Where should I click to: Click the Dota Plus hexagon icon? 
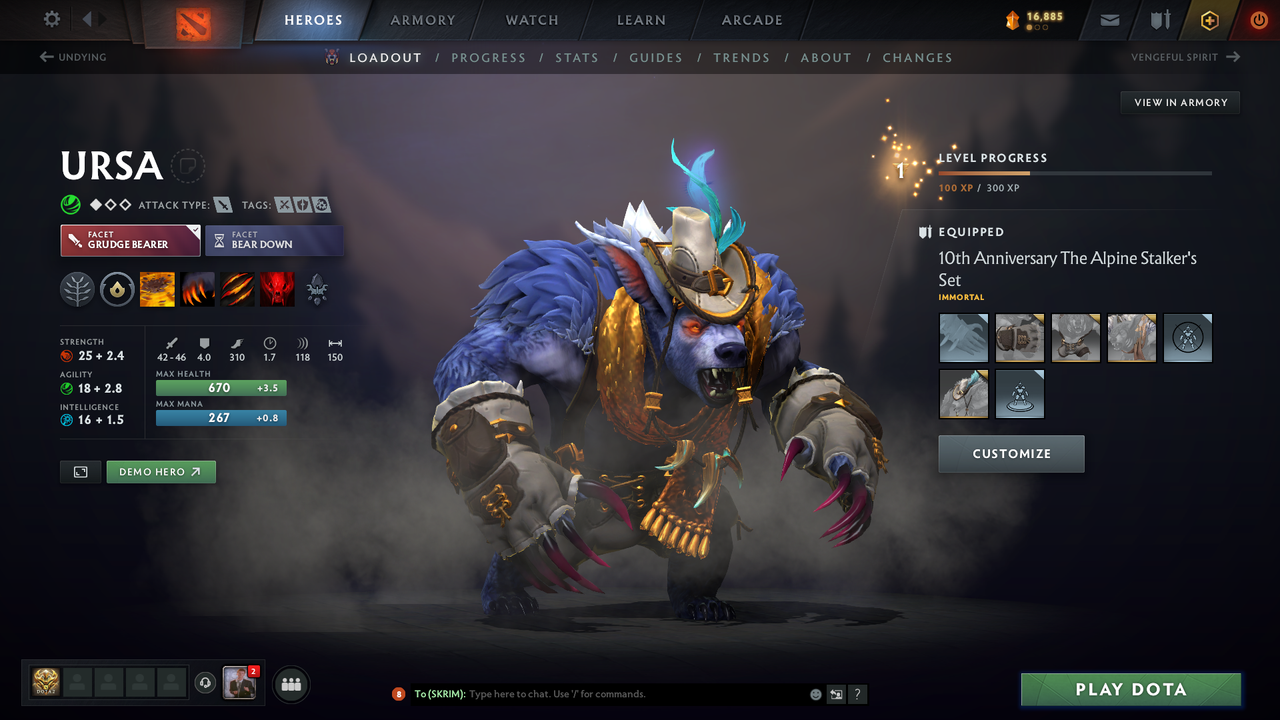tap(1209, 19)
